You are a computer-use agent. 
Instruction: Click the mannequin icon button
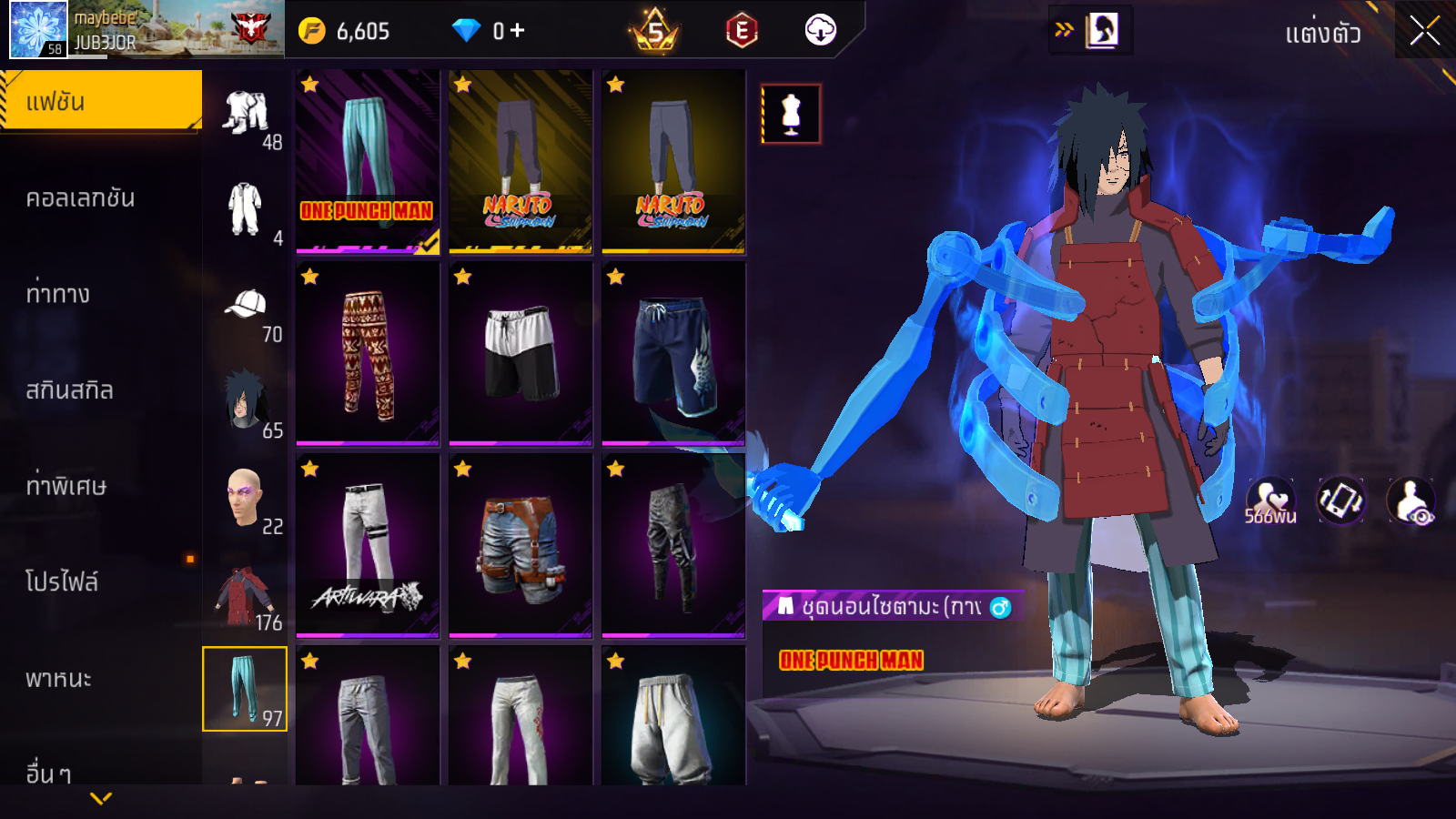pyautogui.click(x=791, y=115)
